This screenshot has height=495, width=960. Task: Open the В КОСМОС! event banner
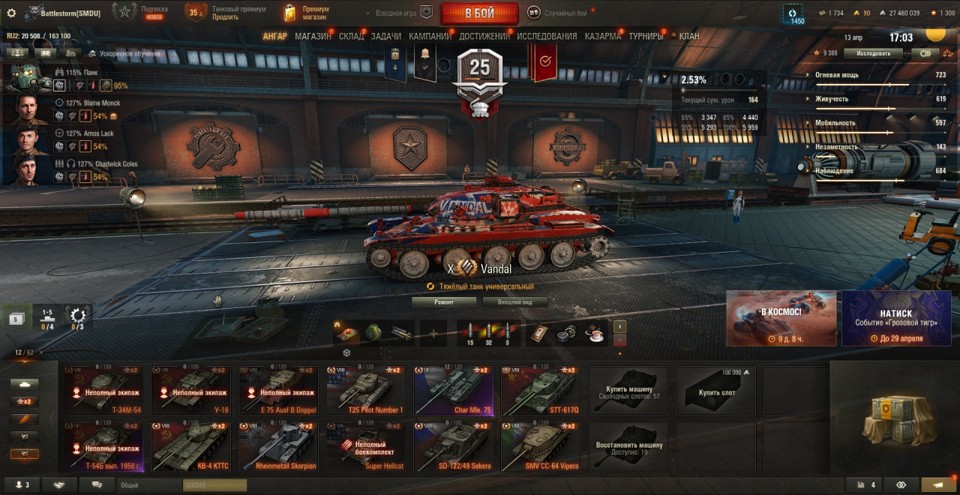781,318
